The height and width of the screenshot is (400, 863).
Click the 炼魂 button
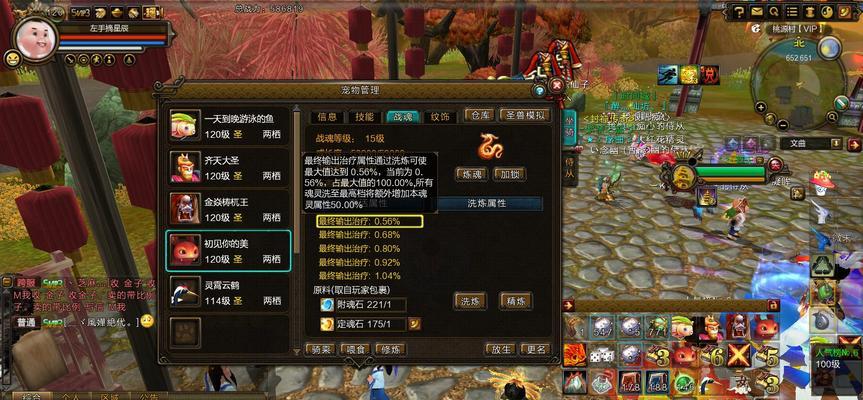coord(471,174)
